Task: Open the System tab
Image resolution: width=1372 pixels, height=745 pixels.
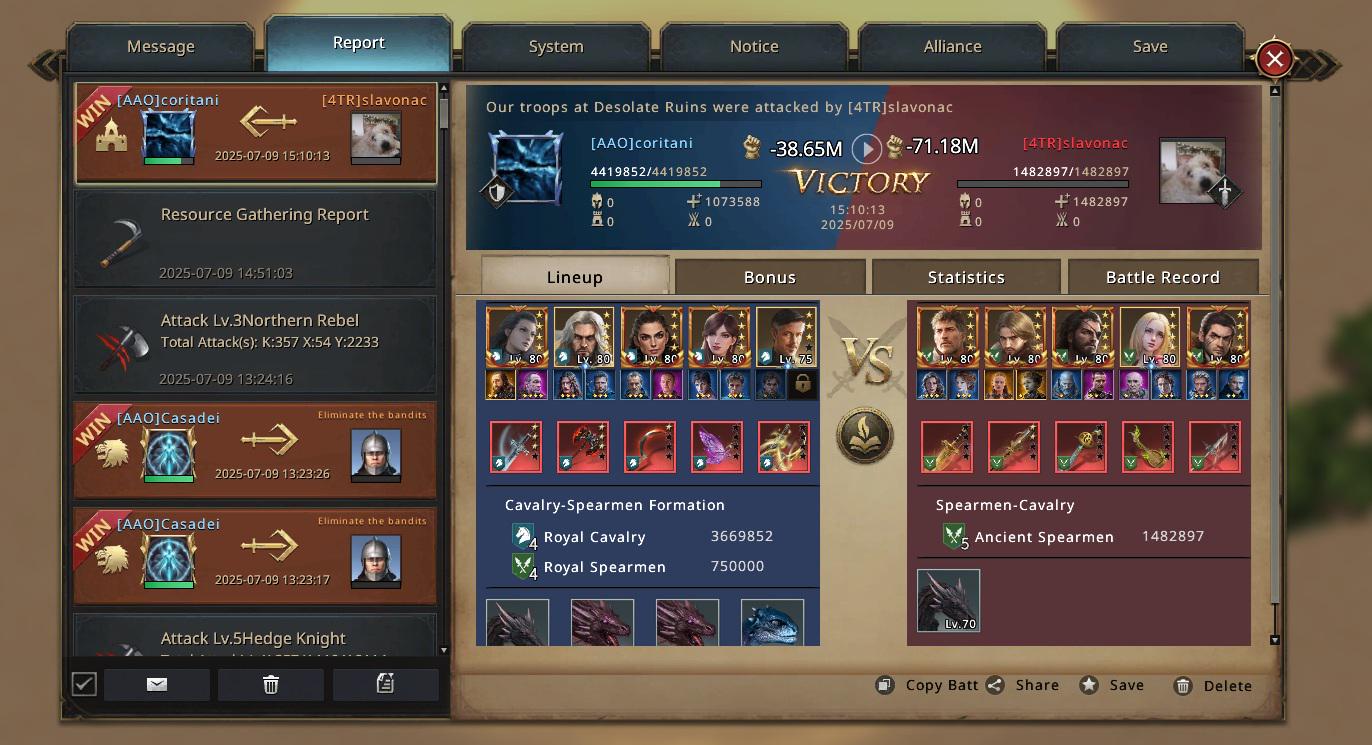Action: point(556,47)
